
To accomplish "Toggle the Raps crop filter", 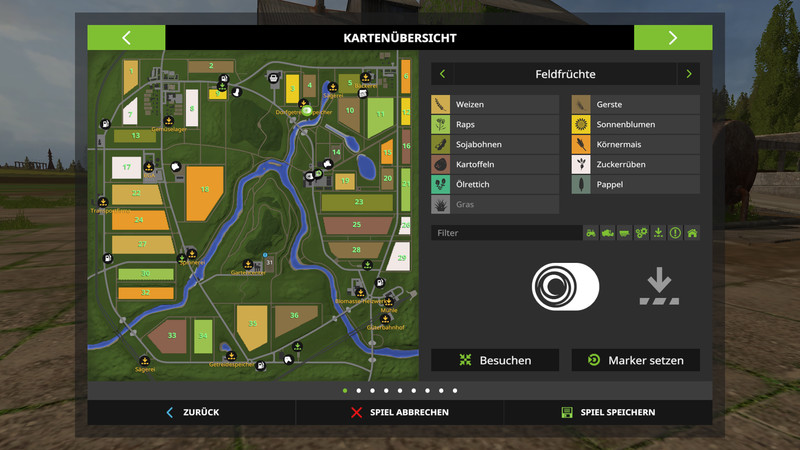I will coord(494,124).
